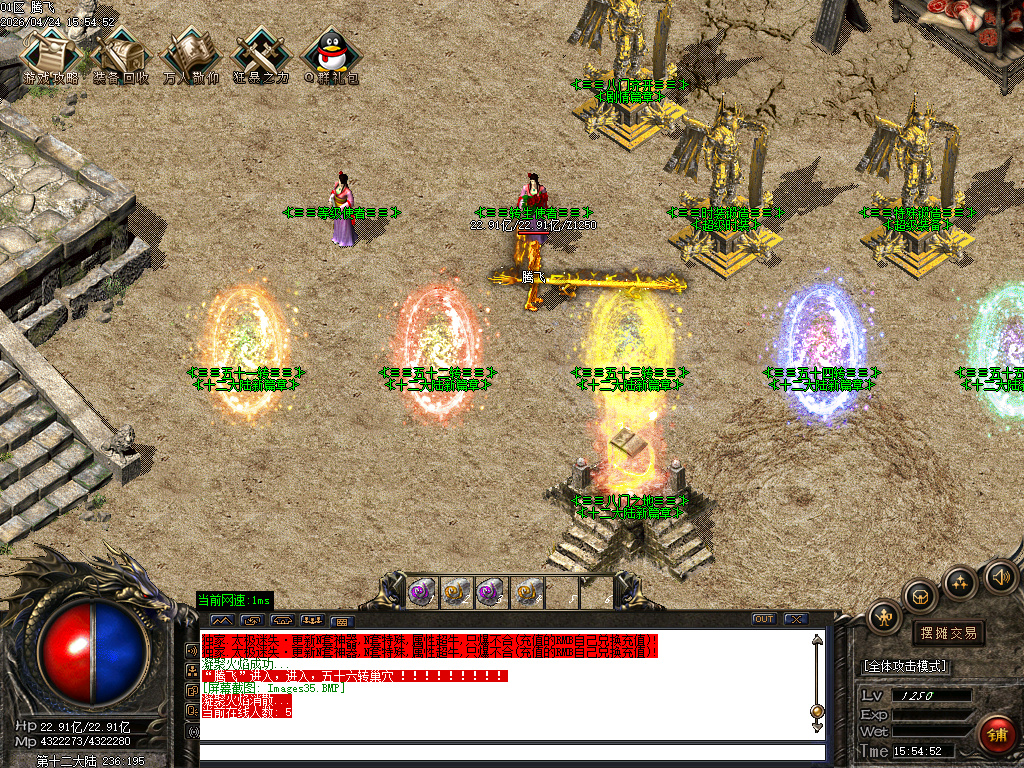1024x768 pixels.
Task: Open the red 铺 shop button
Action: [x=996, y=734]
